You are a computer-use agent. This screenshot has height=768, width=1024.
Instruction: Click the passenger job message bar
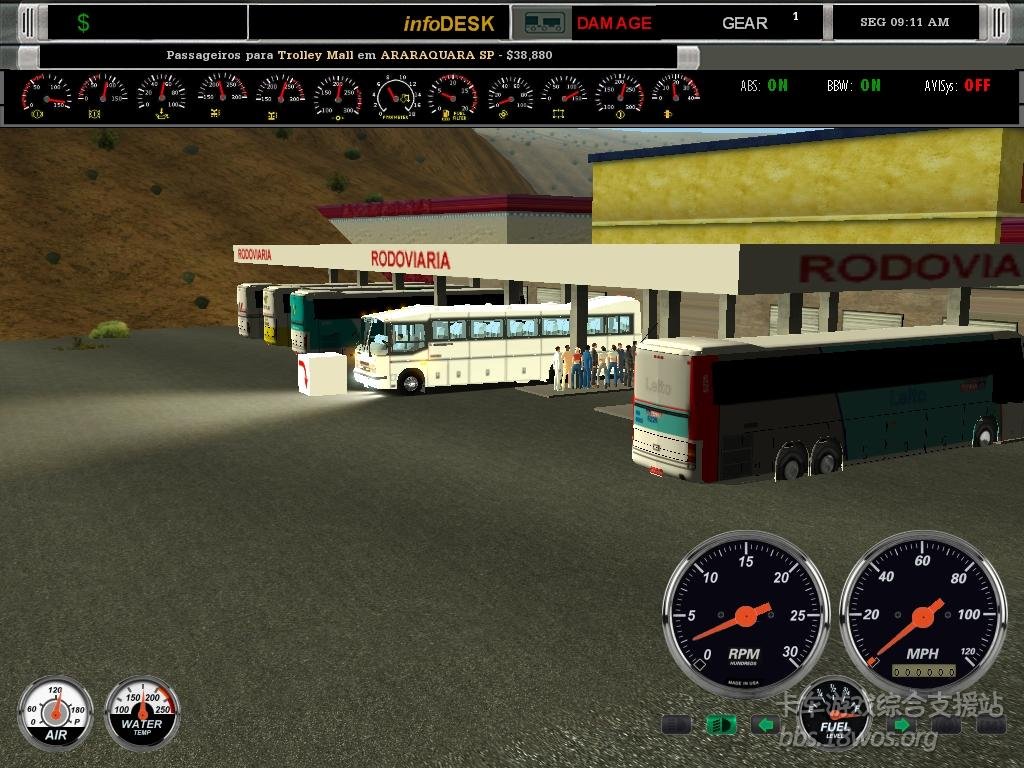tap(358, 56)
